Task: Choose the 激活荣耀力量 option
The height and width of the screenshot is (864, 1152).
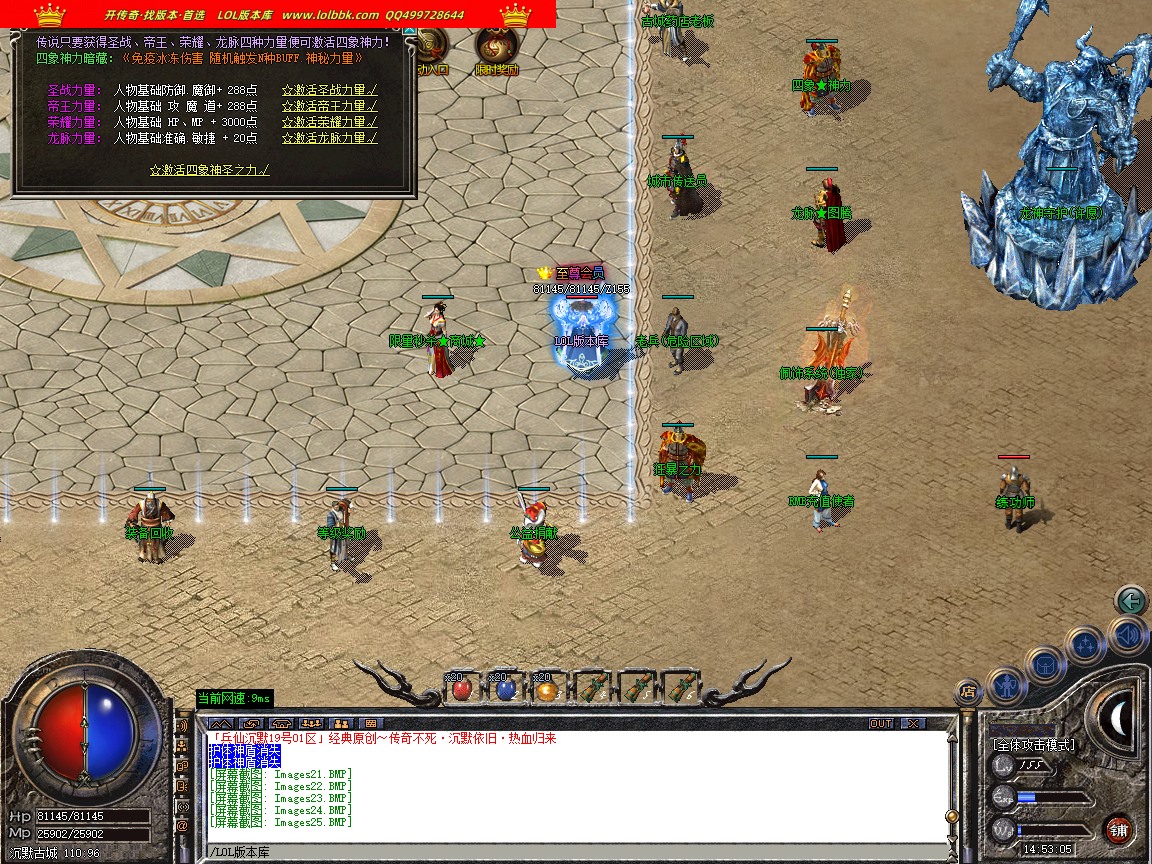Action: 329,122
